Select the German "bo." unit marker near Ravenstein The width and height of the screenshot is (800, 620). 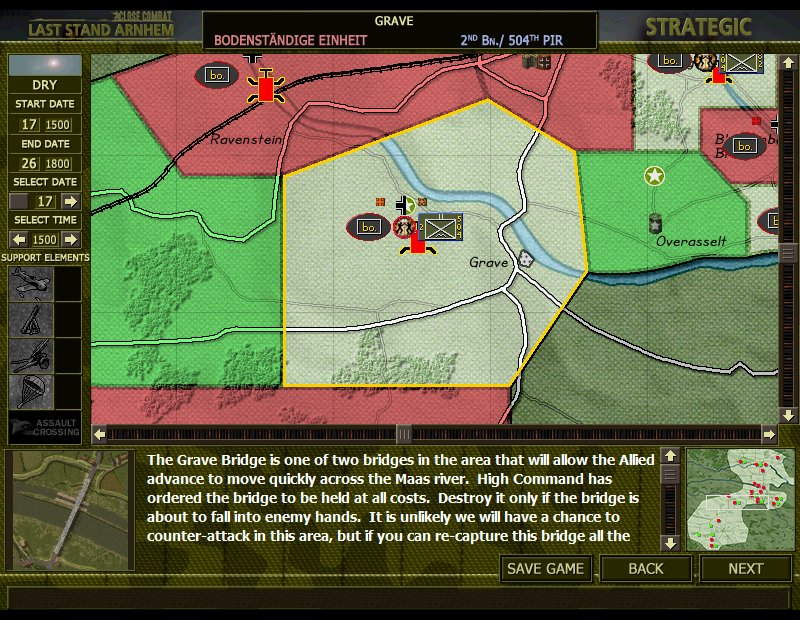215,75
